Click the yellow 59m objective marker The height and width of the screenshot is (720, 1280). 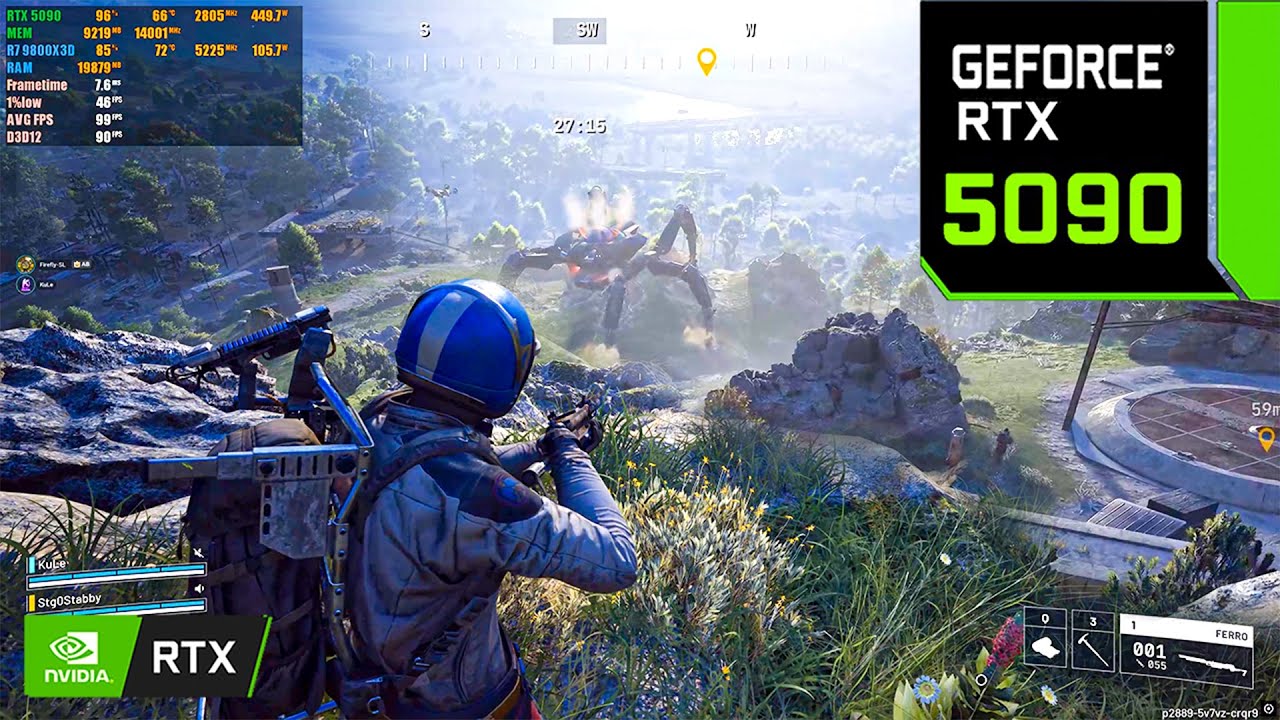point(1266,437)
